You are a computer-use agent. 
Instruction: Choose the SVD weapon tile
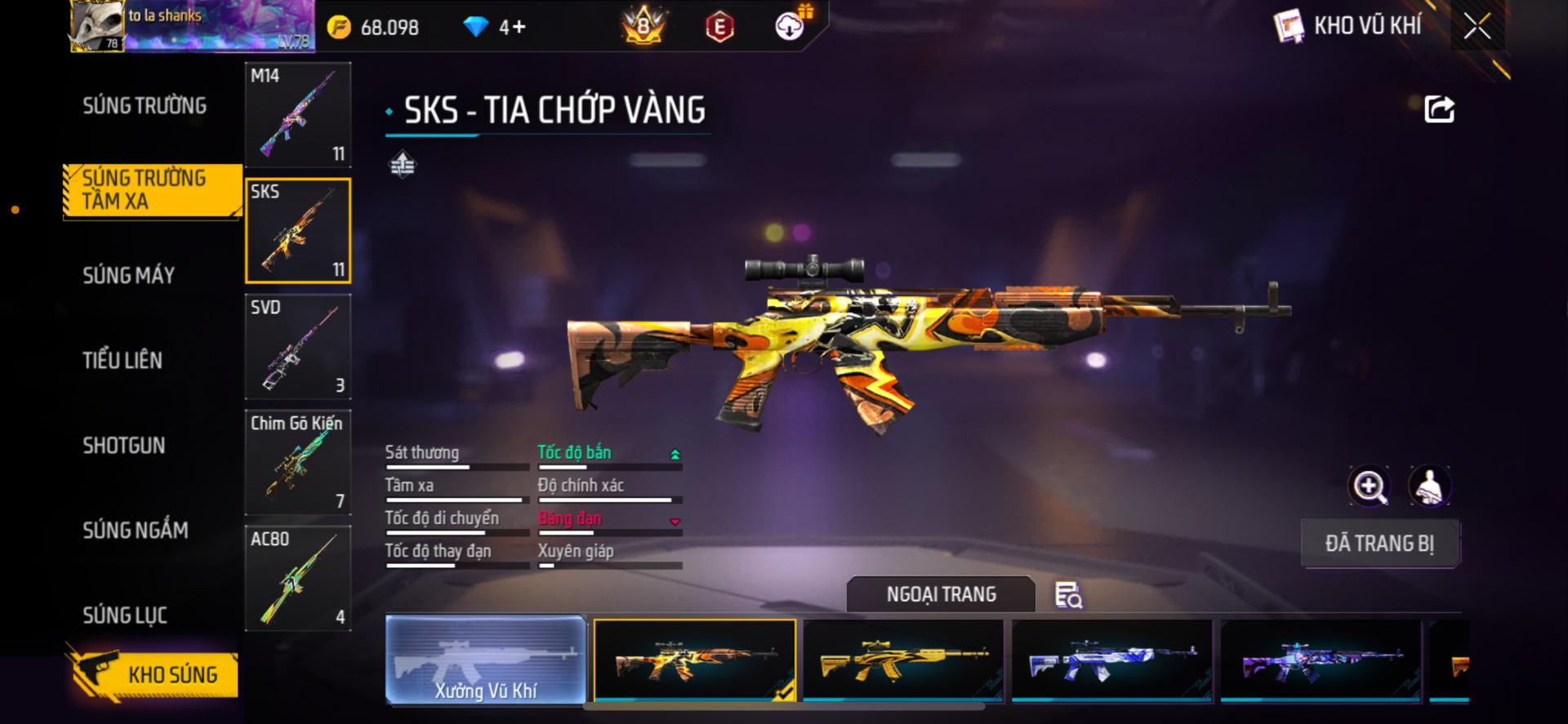(x=298, y=347)
